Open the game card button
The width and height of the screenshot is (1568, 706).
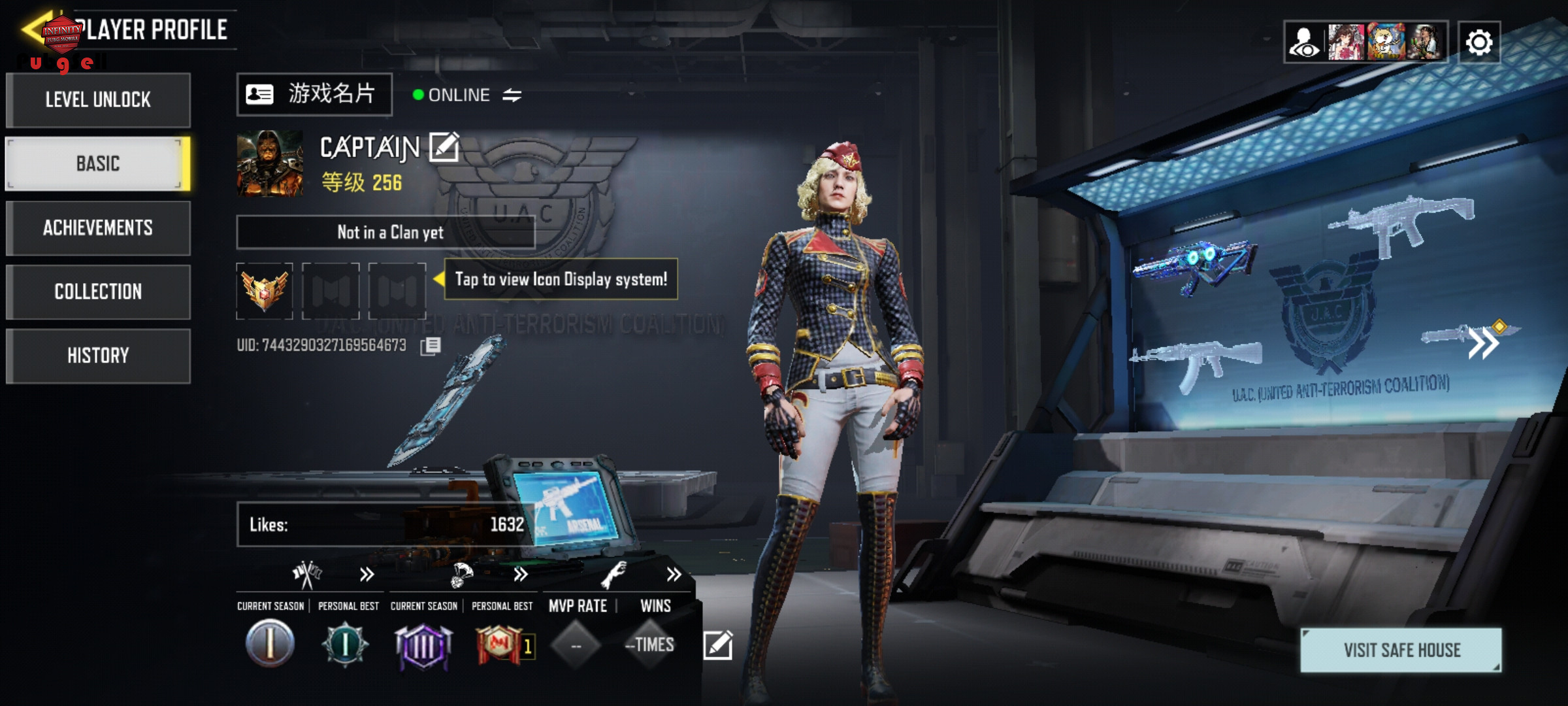click(314, 95)
